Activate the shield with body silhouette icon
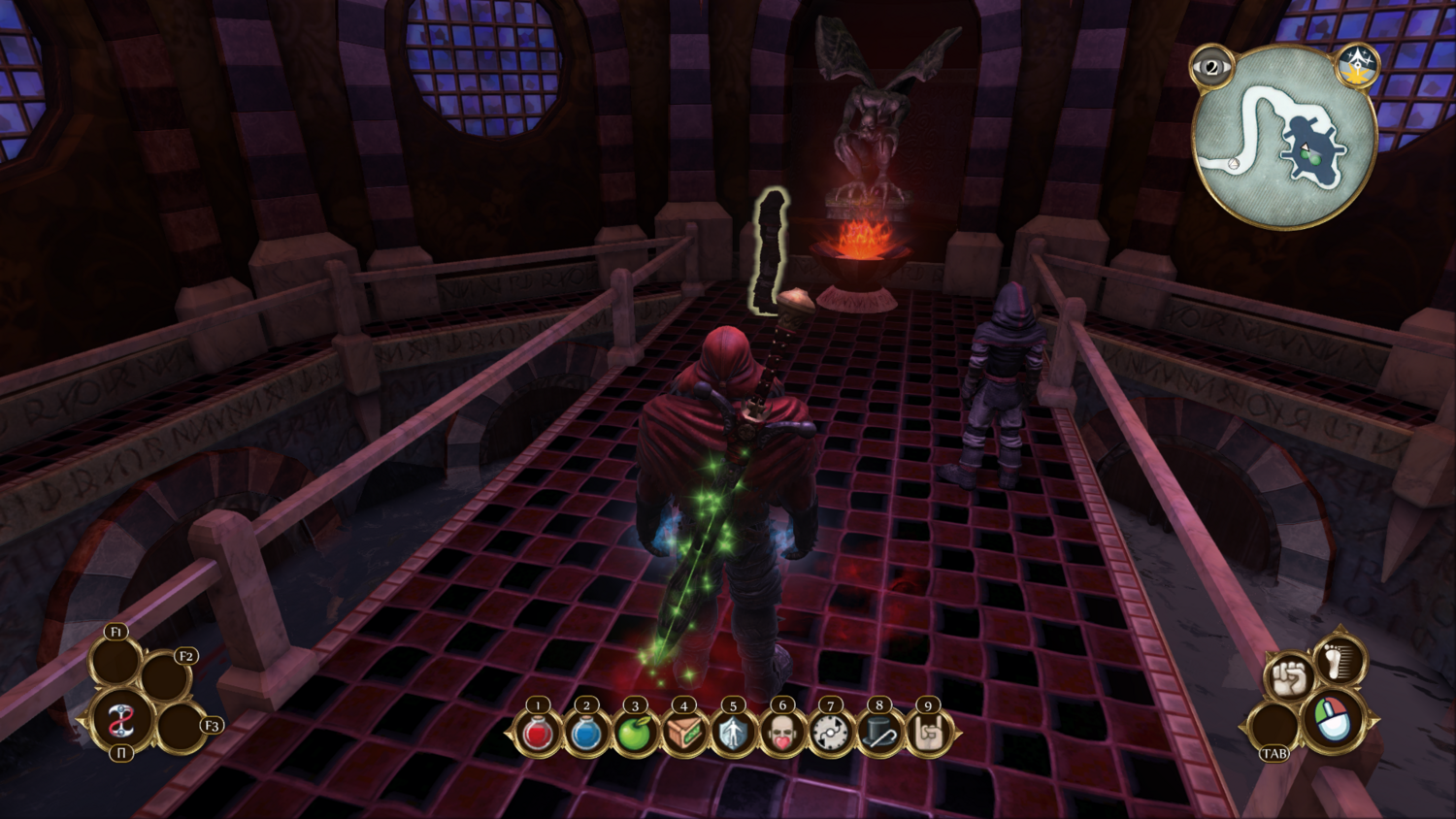This screenshot has height=819, width=1456. 733,735
